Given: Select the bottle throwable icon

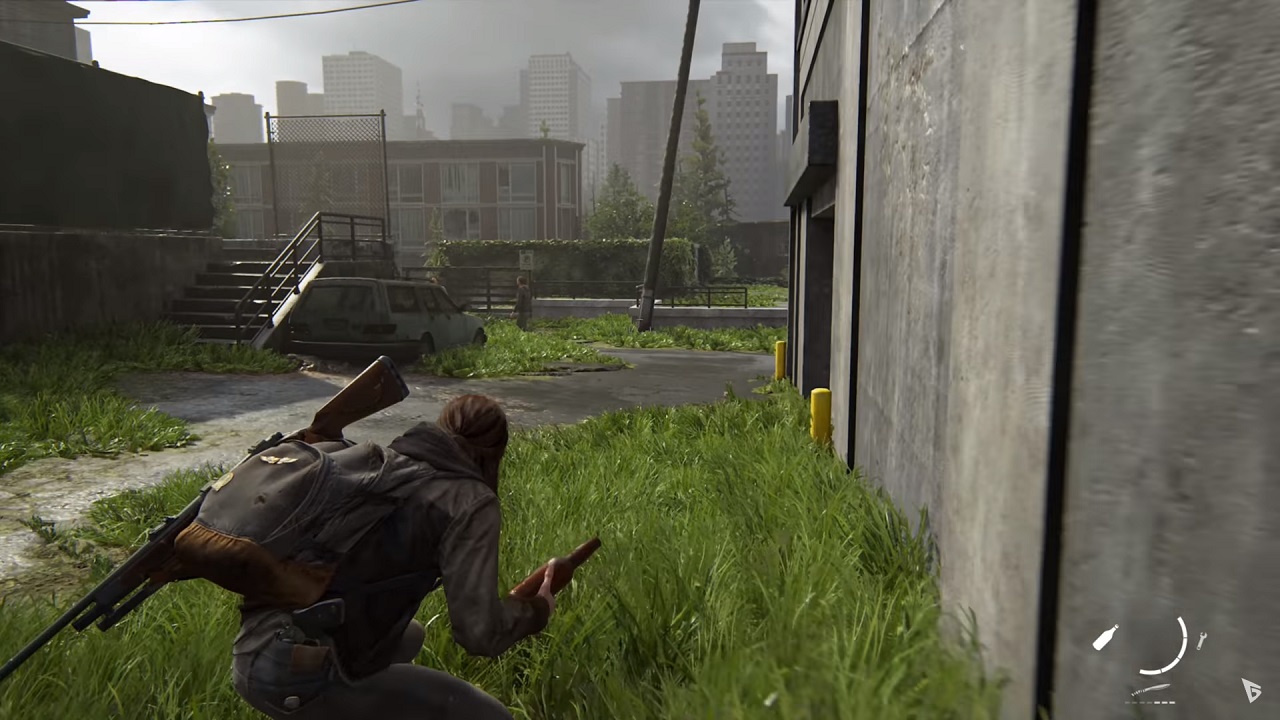Looking at the screenshot, I should click(1106, 637).
